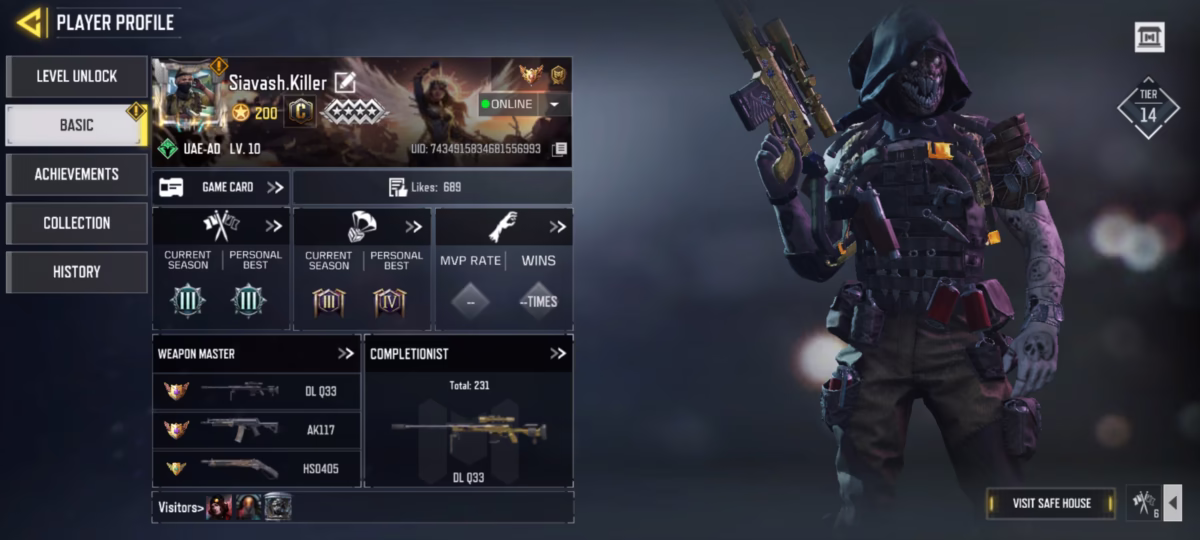Visit the Safe House
Image resolution: width=1200 pixels, height=540 pixels.
[x=1051, y=503]
